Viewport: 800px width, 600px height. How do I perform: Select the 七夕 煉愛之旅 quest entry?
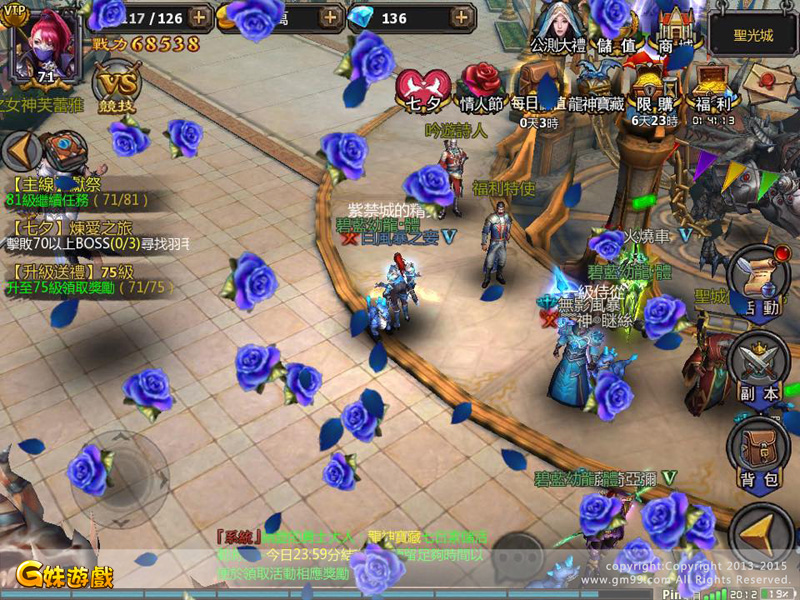pyautogui.click(x=85, y=235)
